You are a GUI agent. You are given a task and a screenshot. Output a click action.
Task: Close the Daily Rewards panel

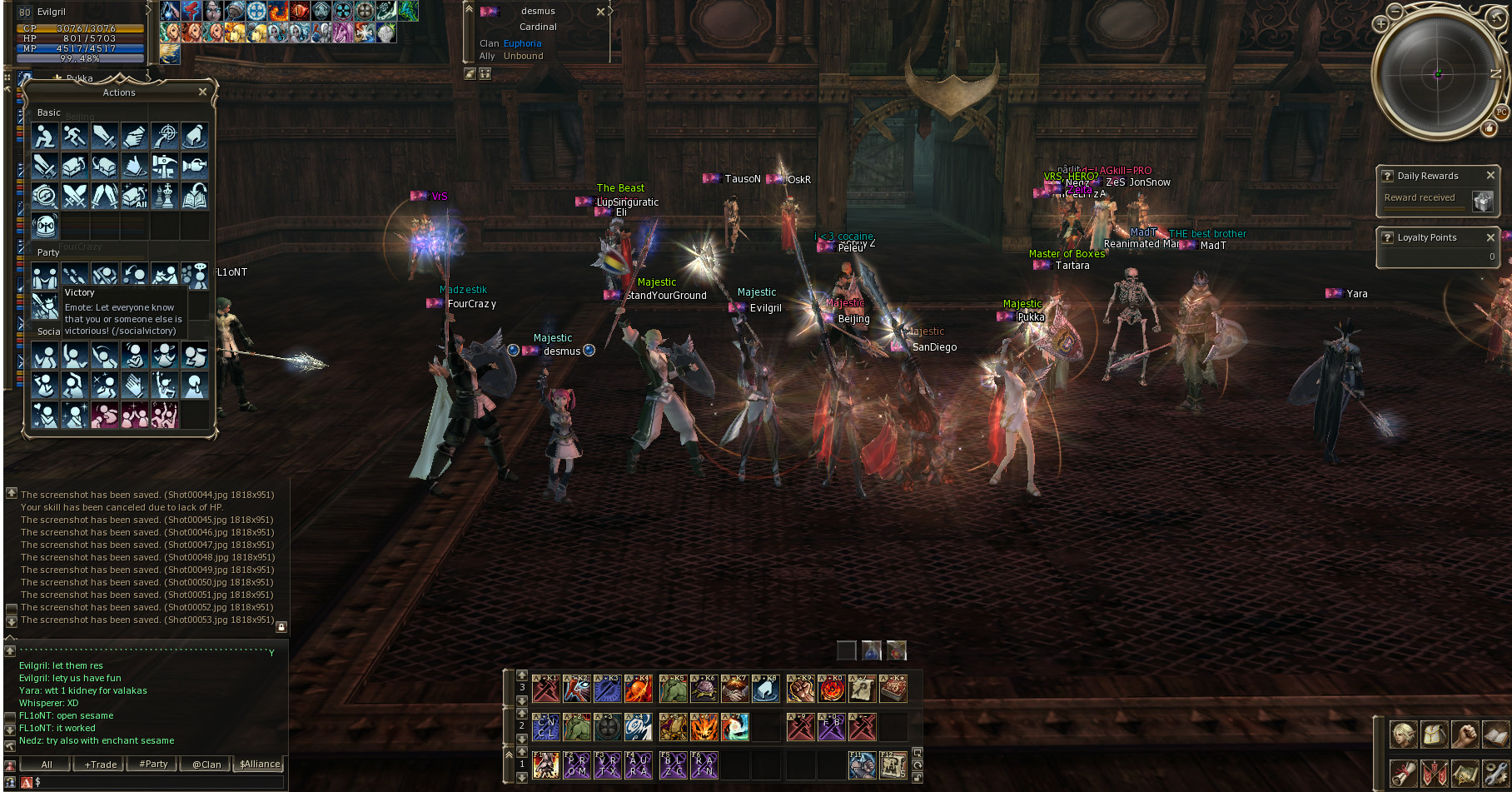(x=1490, y=176)
